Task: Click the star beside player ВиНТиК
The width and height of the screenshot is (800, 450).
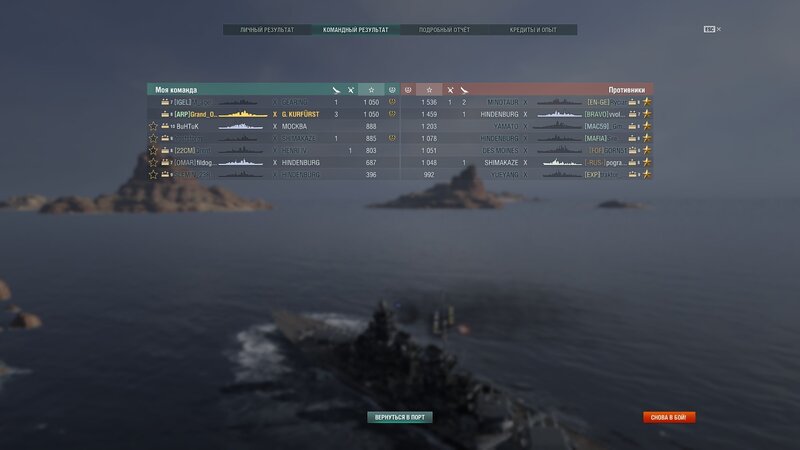Action: coord(153,126)
